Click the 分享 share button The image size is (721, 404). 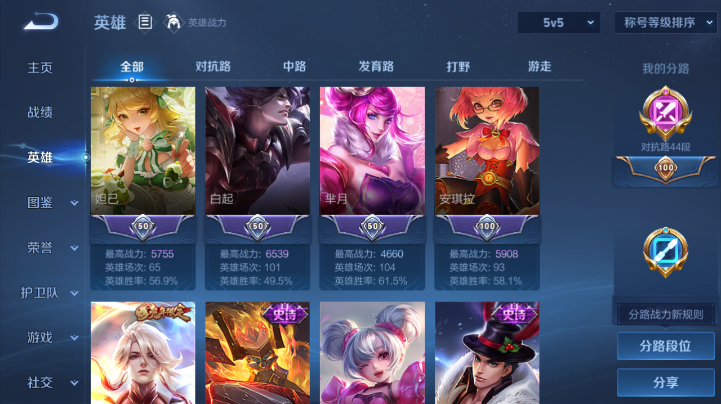point(665,382)
